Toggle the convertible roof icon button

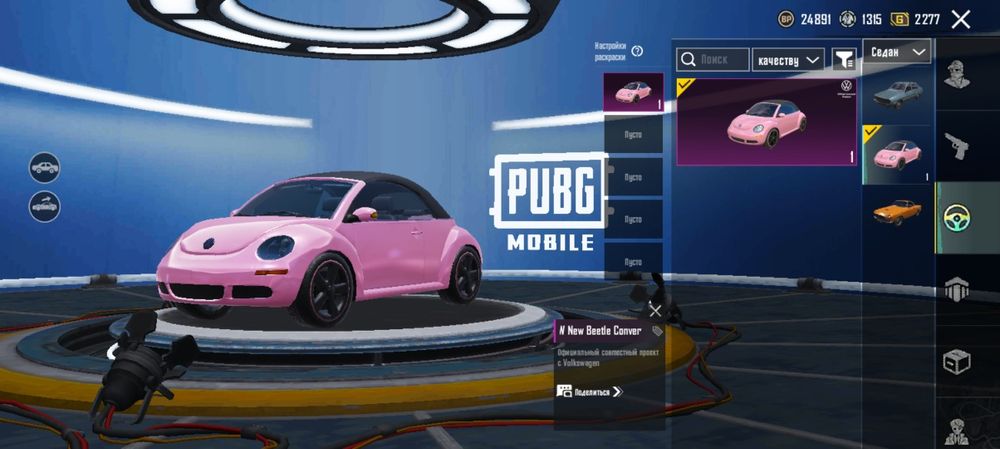(x=45, y=206)
